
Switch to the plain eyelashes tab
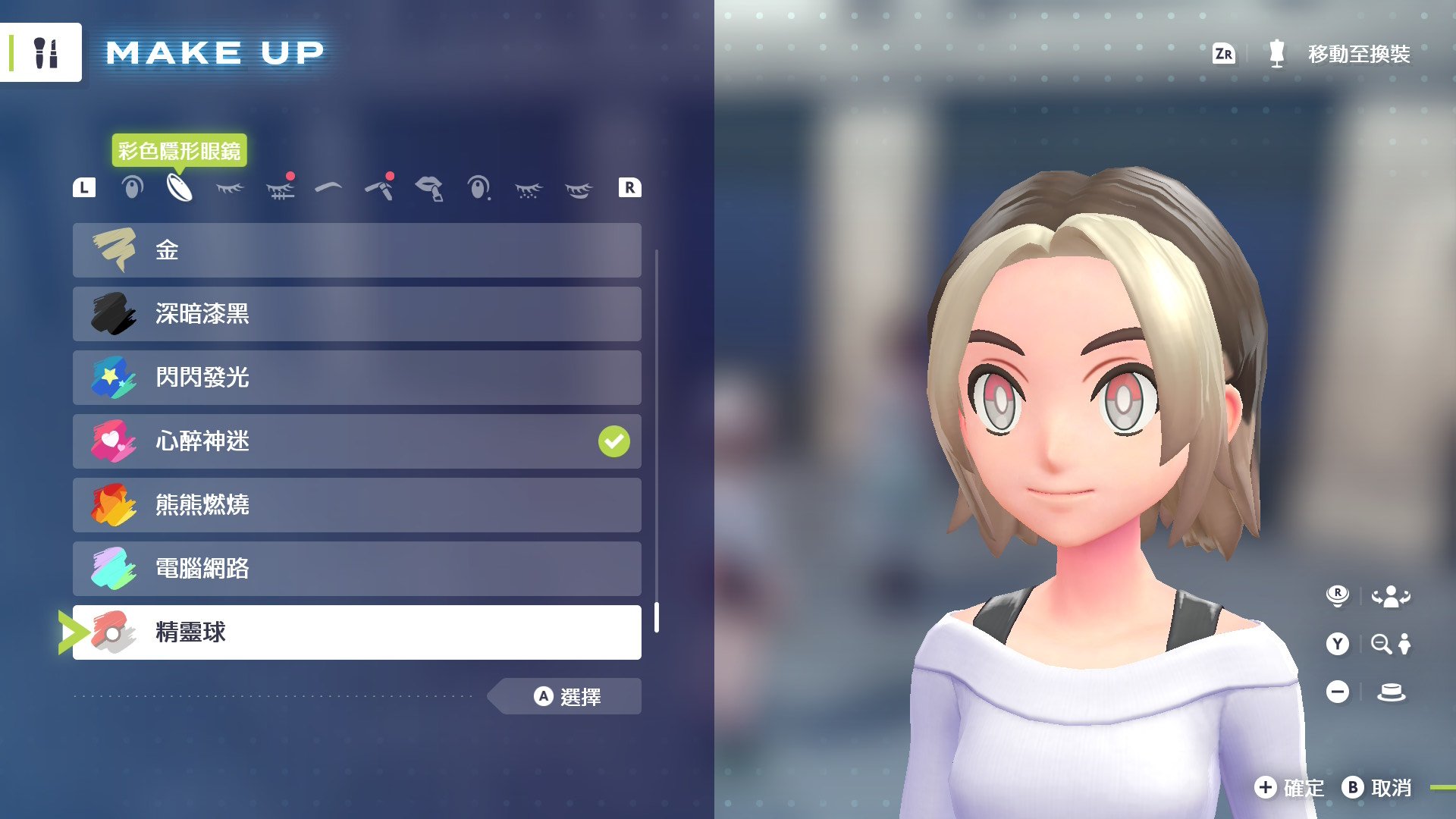click(x=230, y=187)
